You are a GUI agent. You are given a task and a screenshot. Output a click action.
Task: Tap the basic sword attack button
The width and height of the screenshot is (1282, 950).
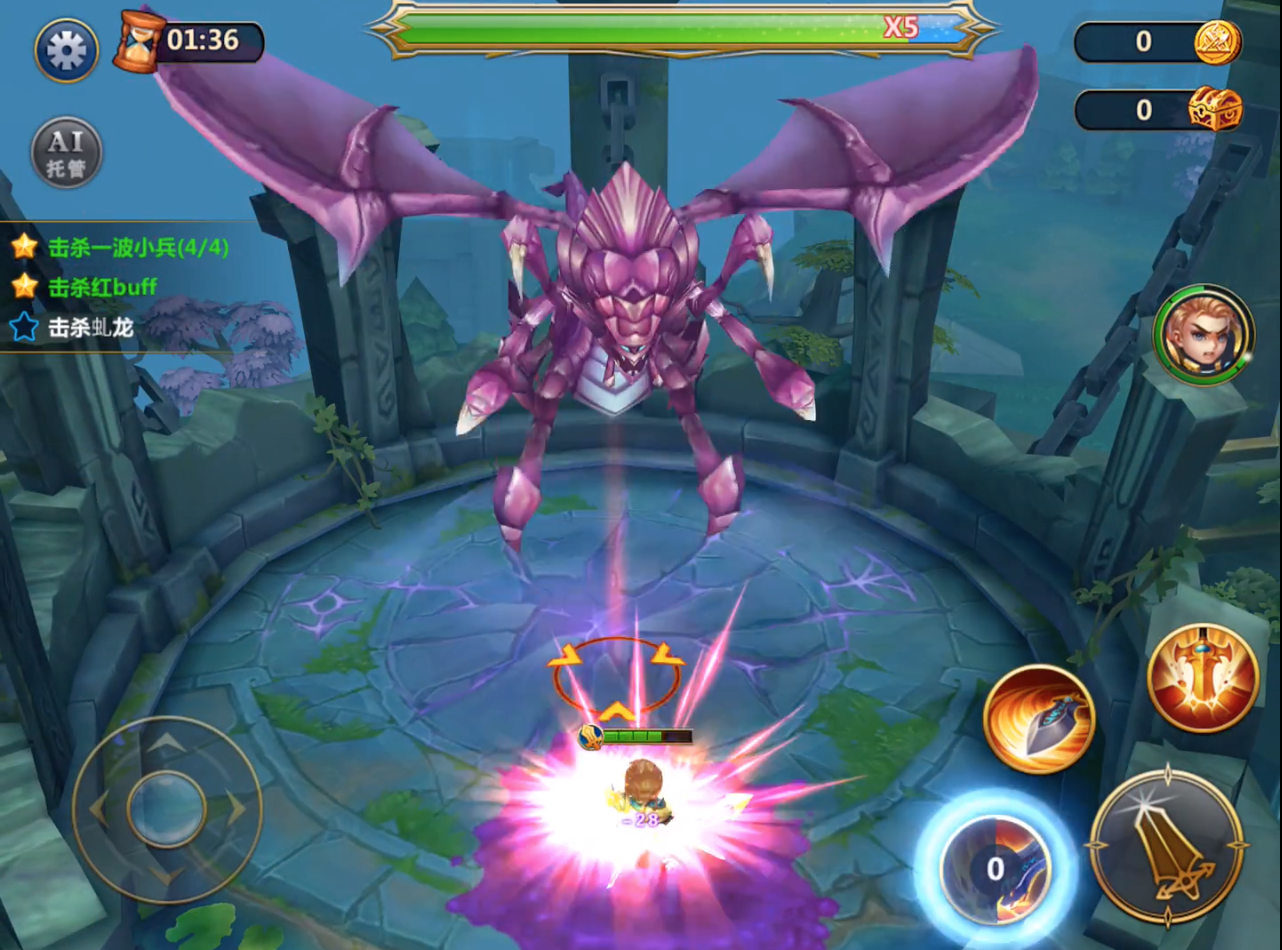click(1166, 847)
